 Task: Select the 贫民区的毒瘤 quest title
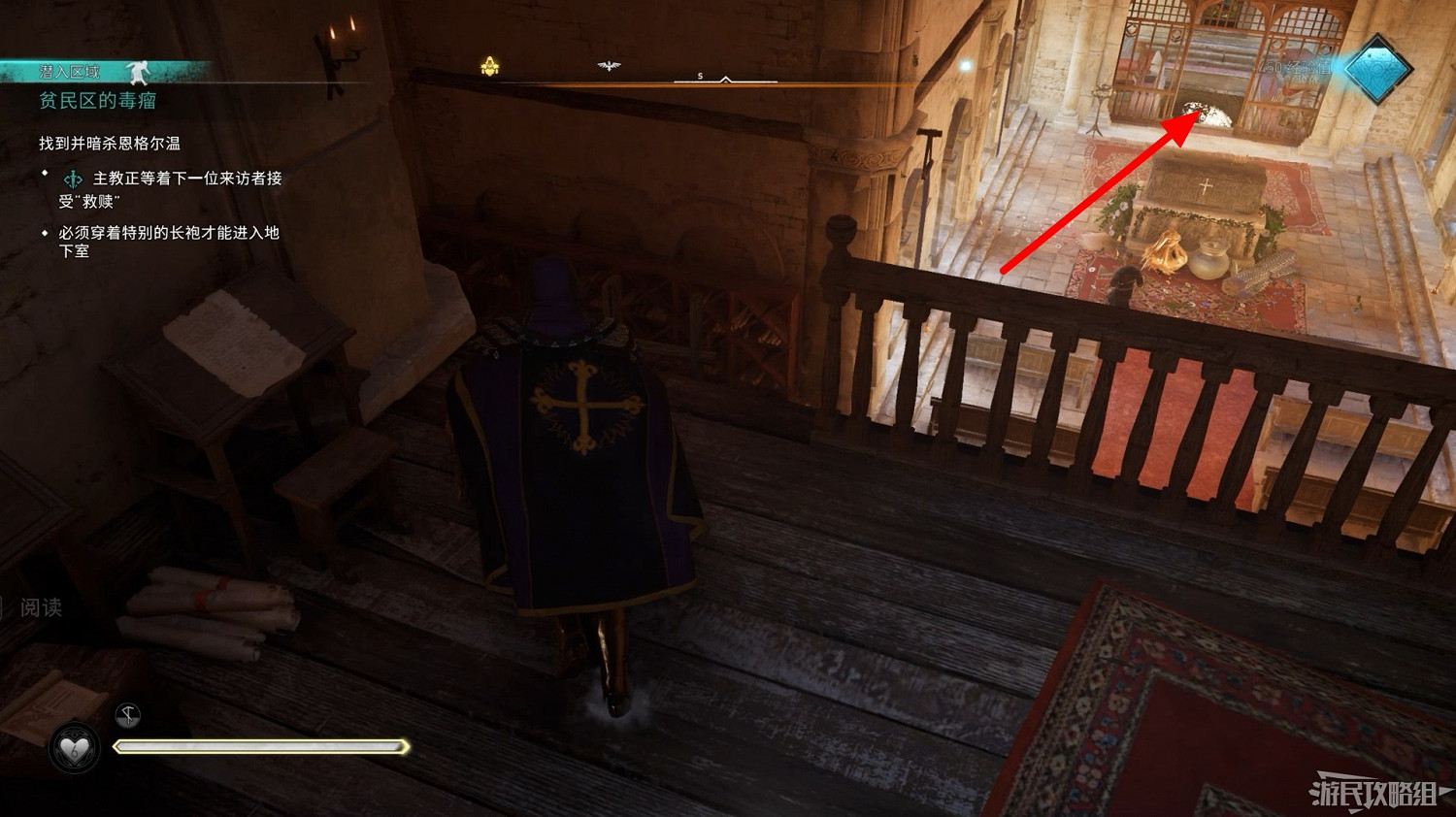(100, 101)
